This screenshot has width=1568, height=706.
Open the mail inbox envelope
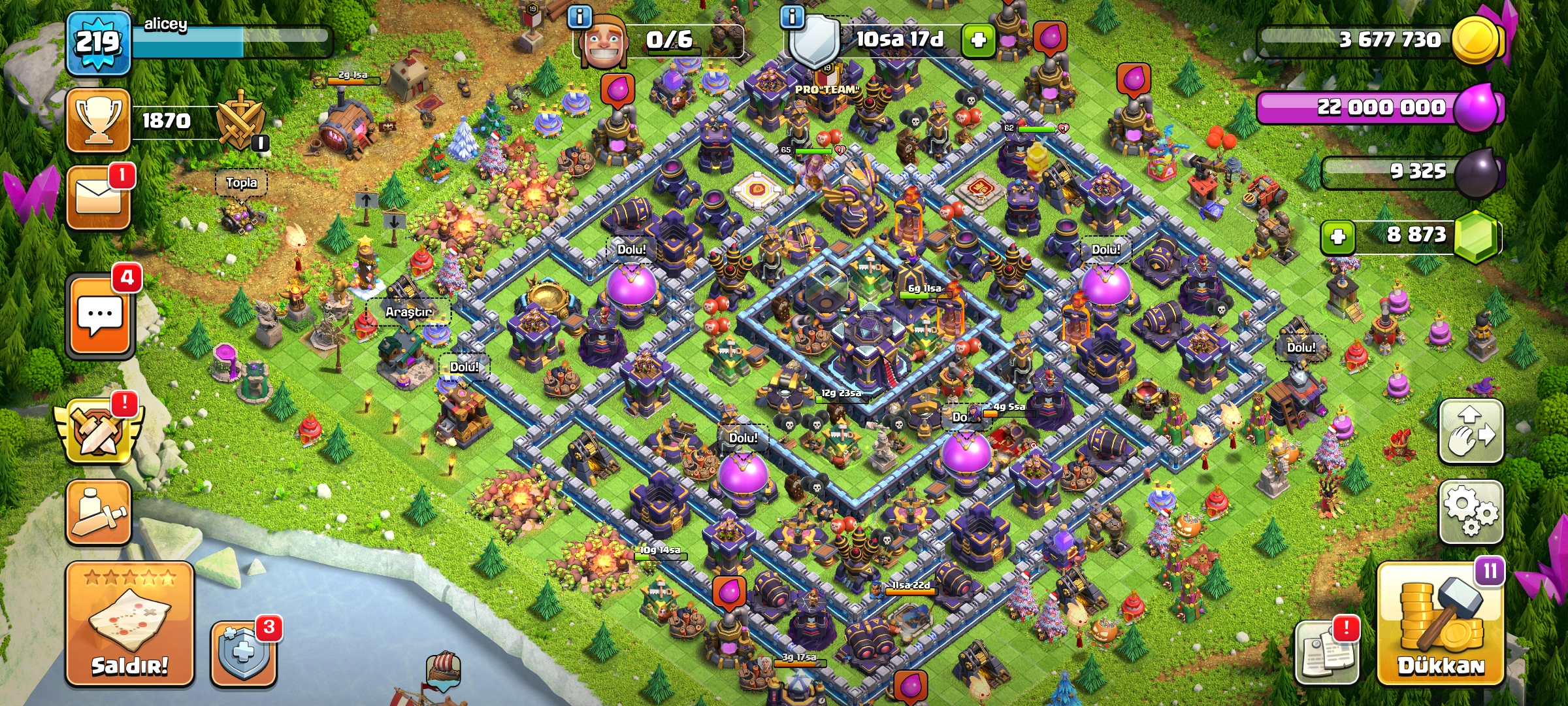point(99,196)
